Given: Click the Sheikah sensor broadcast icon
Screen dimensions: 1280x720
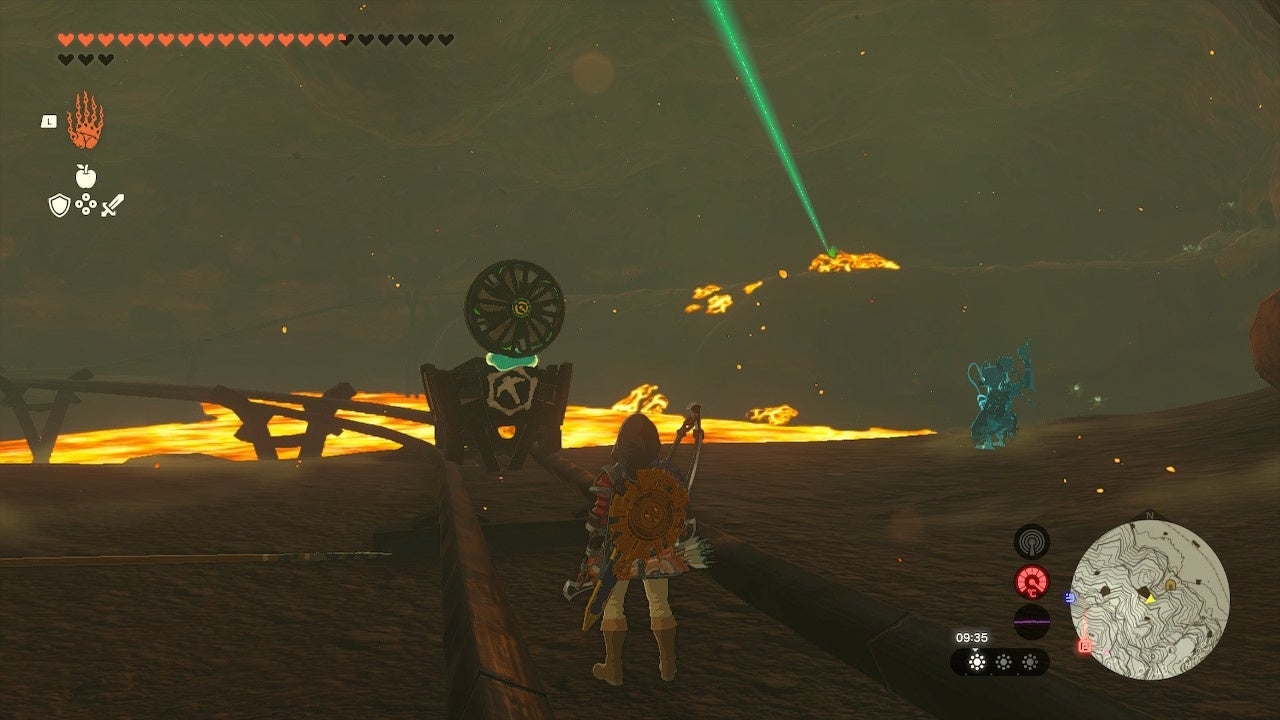Looking at the screenshot, I should tap(1032, 543).
